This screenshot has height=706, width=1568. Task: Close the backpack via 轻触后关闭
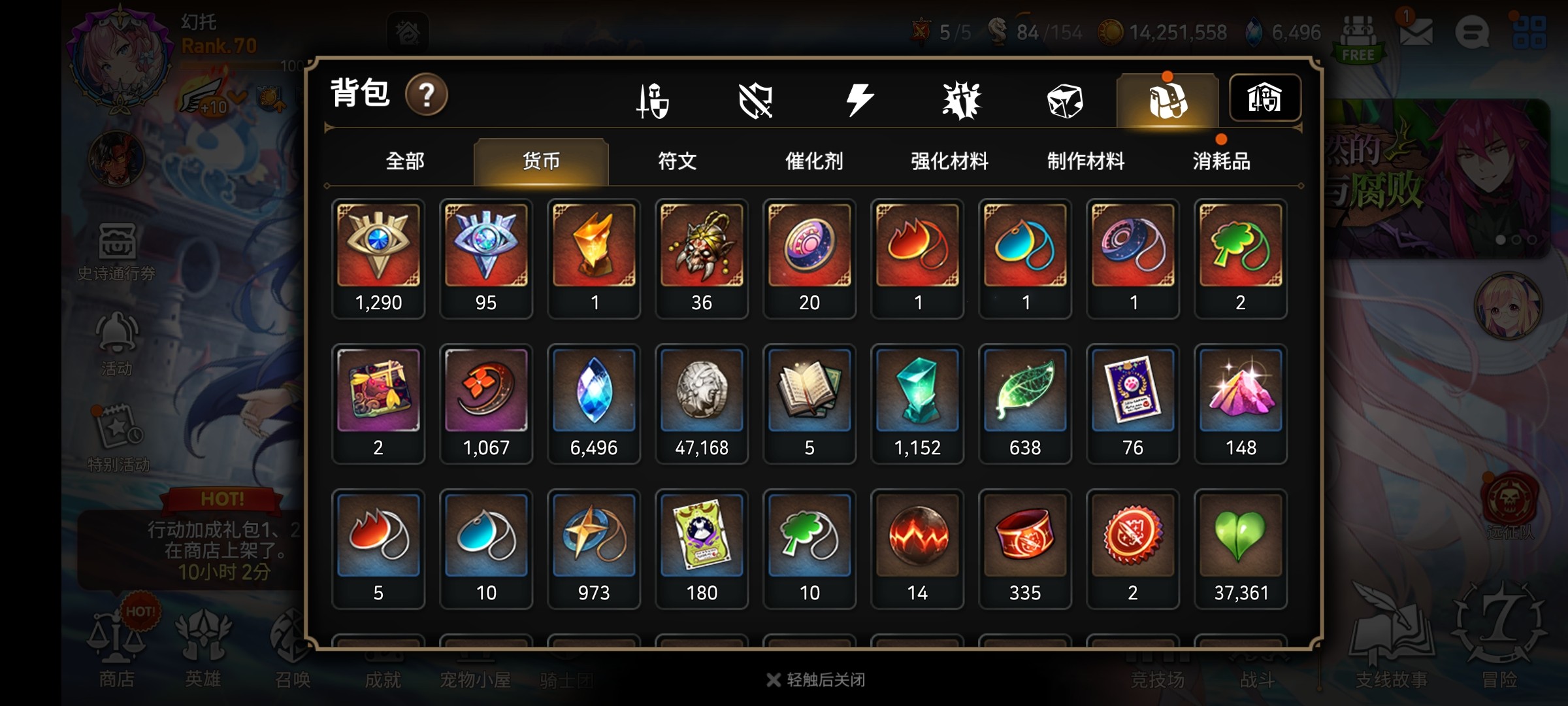[x=817, y=680]
